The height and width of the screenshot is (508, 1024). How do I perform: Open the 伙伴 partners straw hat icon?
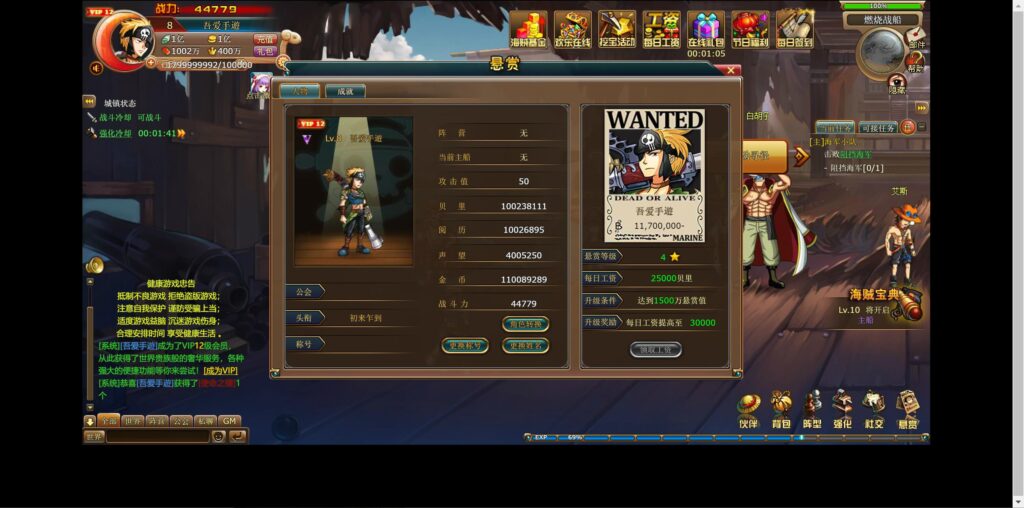tap(749, 408)
